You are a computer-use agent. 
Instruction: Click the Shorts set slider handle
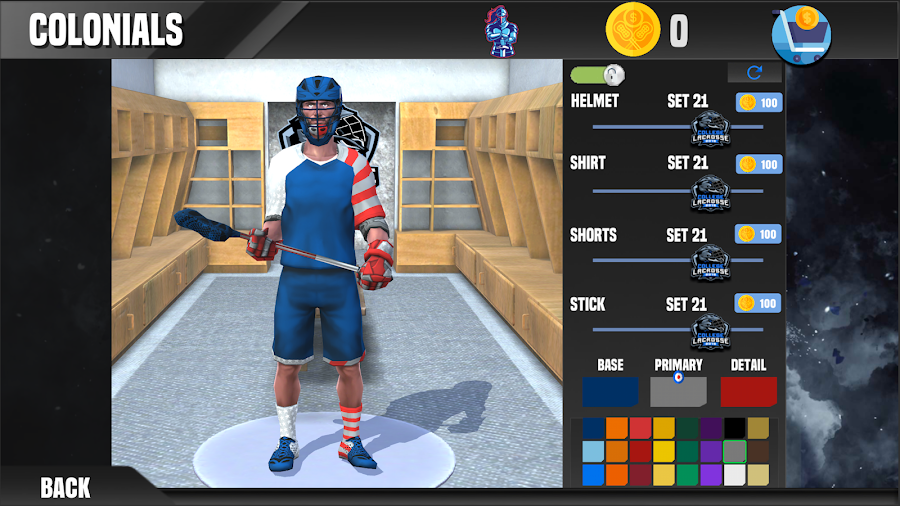(x=711, y=262)
